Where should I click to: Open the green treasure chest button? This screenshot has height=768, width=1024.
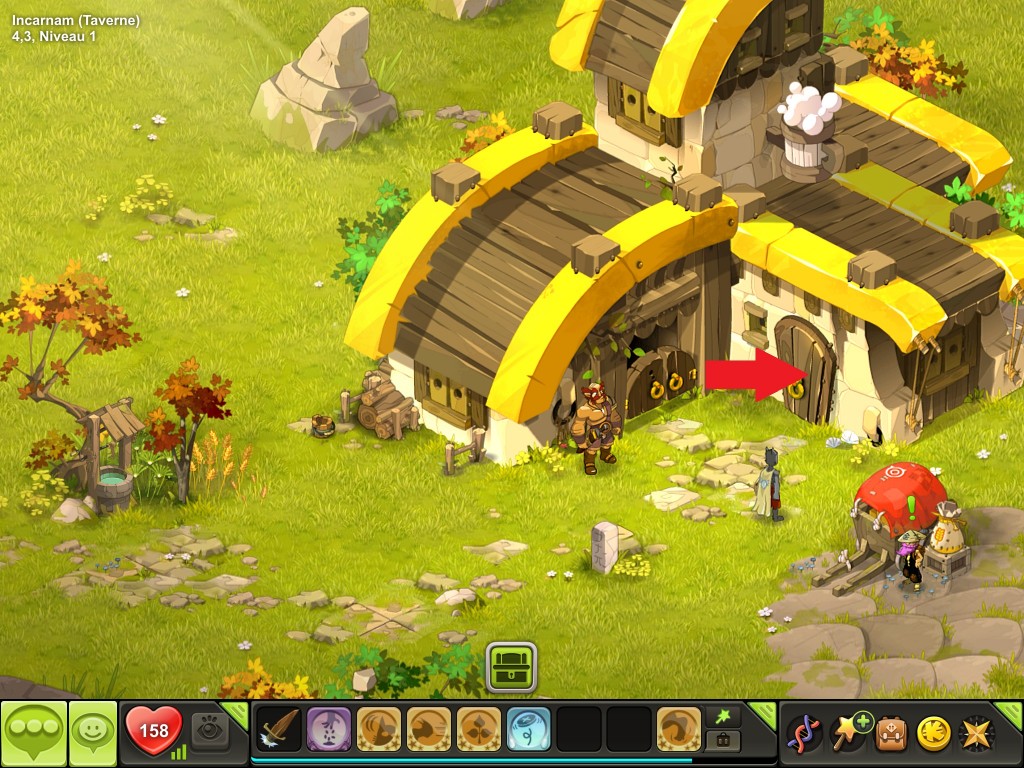pos(512,667)
